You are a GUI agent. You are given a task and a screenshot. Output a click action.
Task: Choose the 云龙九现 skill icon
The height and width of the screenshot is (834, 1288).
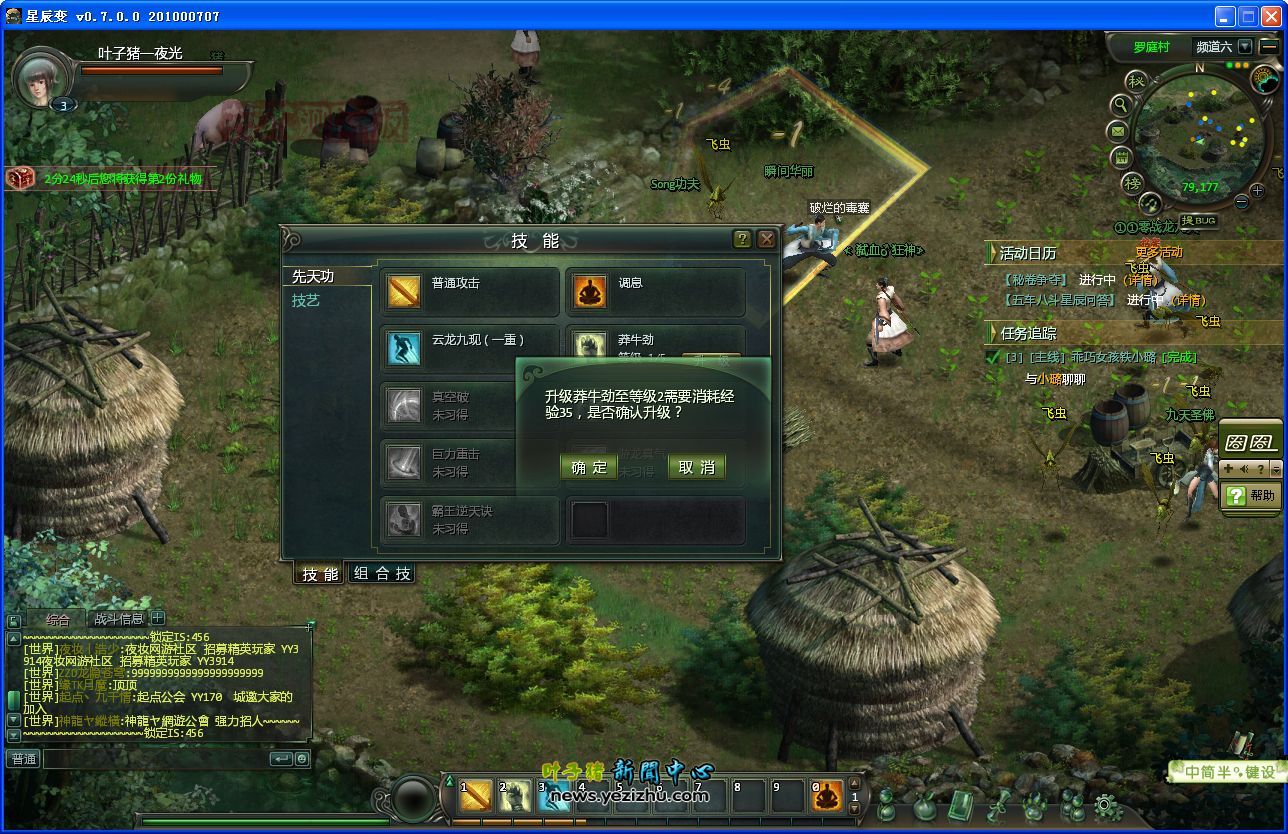(x=404, y=348)
